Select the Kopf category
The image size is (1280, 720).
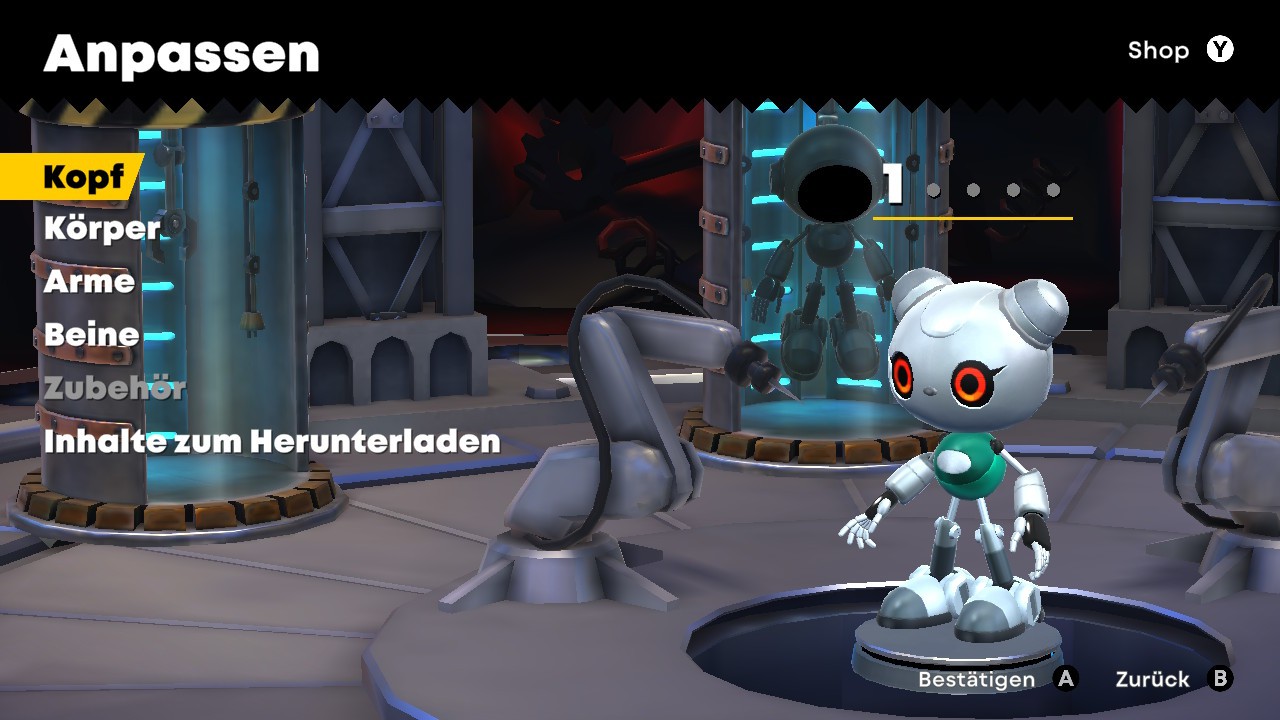tap(84, 177)
